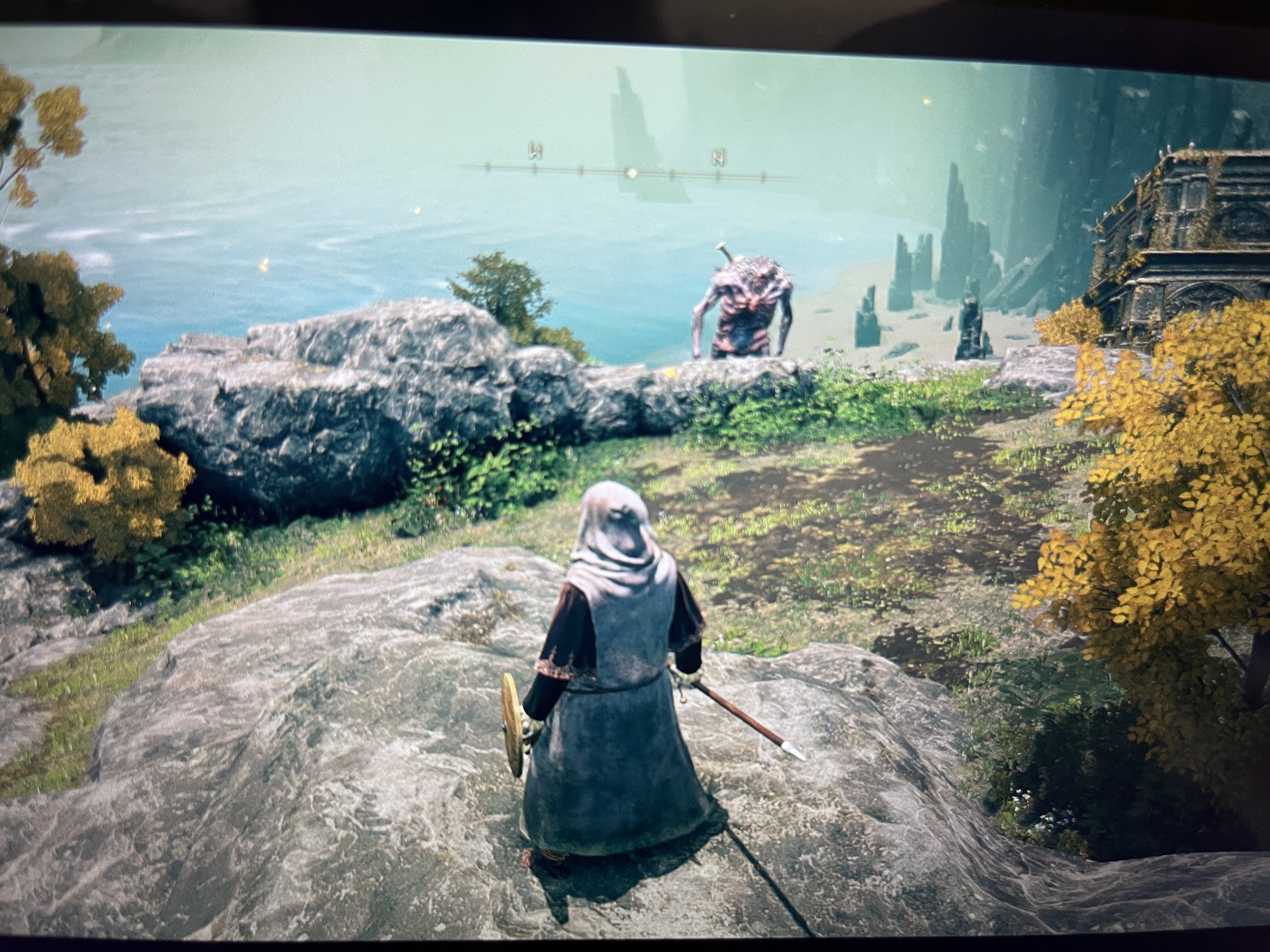Click the compass bar's center diamond marker
The width and height of the screenshot is (1270, 952).
(631, 171)
